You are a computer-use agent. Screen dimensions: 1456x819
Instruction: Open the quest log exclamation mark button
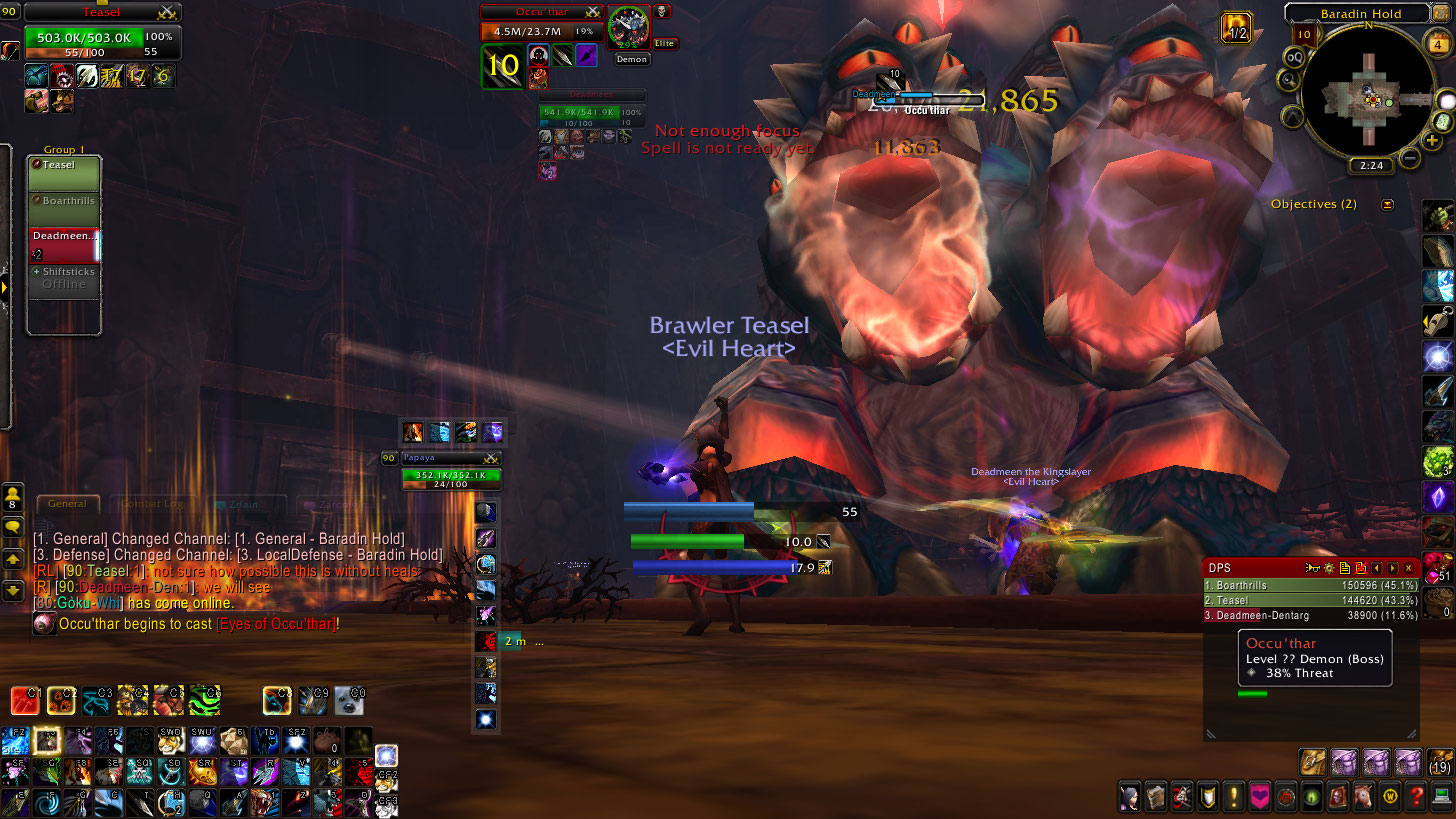[x=1234, y=797]
